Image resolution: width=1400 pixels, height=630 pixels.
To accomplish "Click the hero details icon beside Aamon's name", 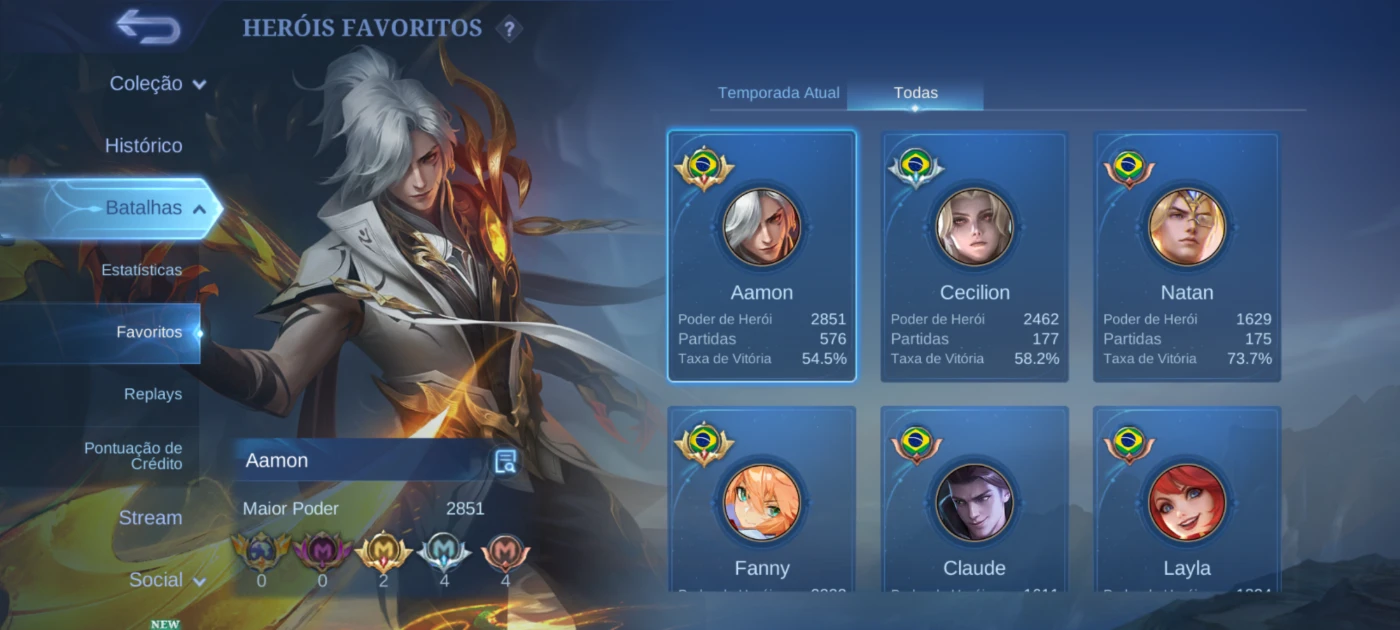I will pyautogui.click(x=505, y=461).
